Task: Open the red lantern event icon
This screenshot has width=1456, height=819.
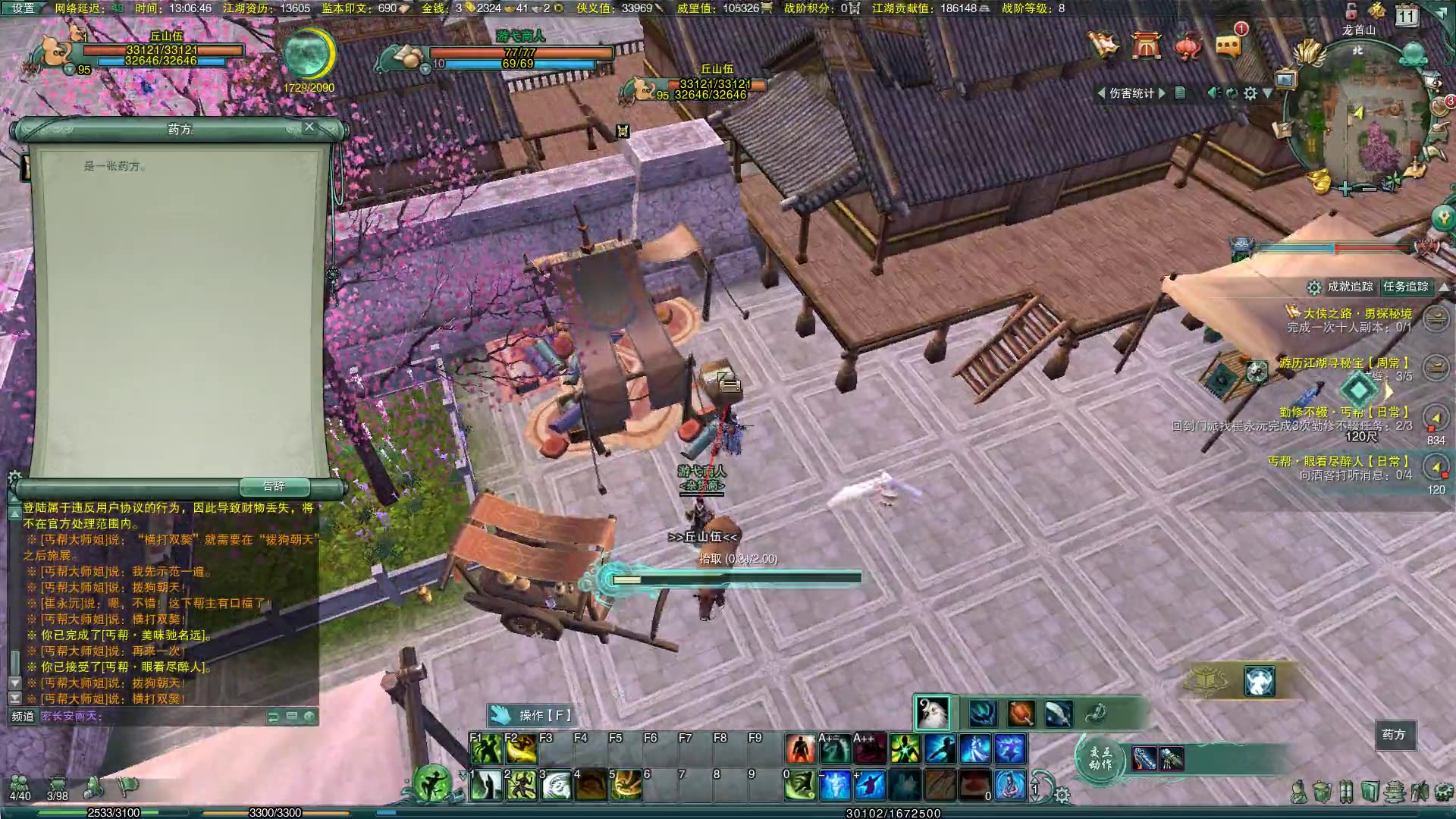Action: click(x=1188, y=45)
